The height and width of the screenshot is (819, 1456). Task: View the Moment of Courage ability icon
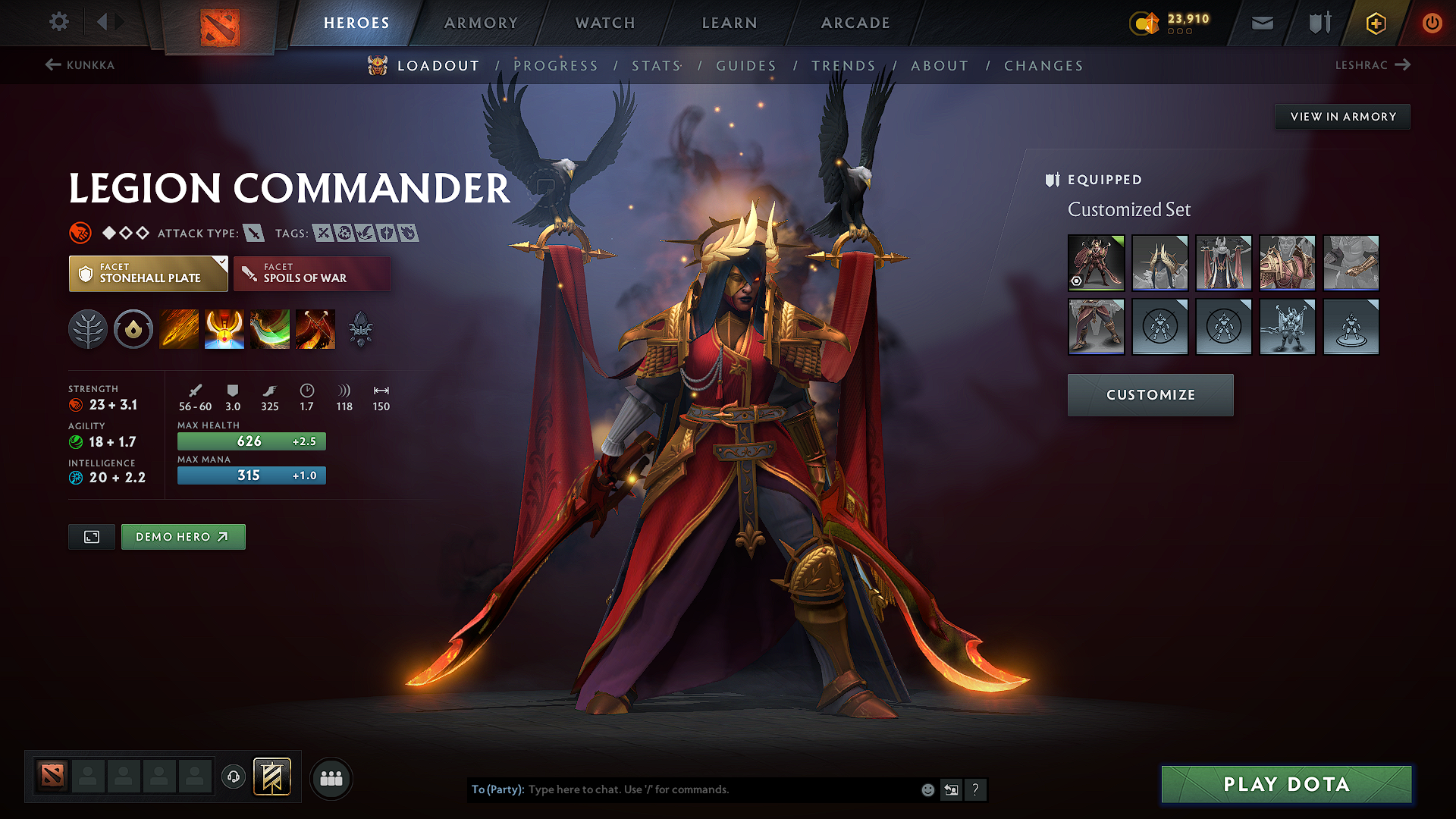(x=269, y=328)
